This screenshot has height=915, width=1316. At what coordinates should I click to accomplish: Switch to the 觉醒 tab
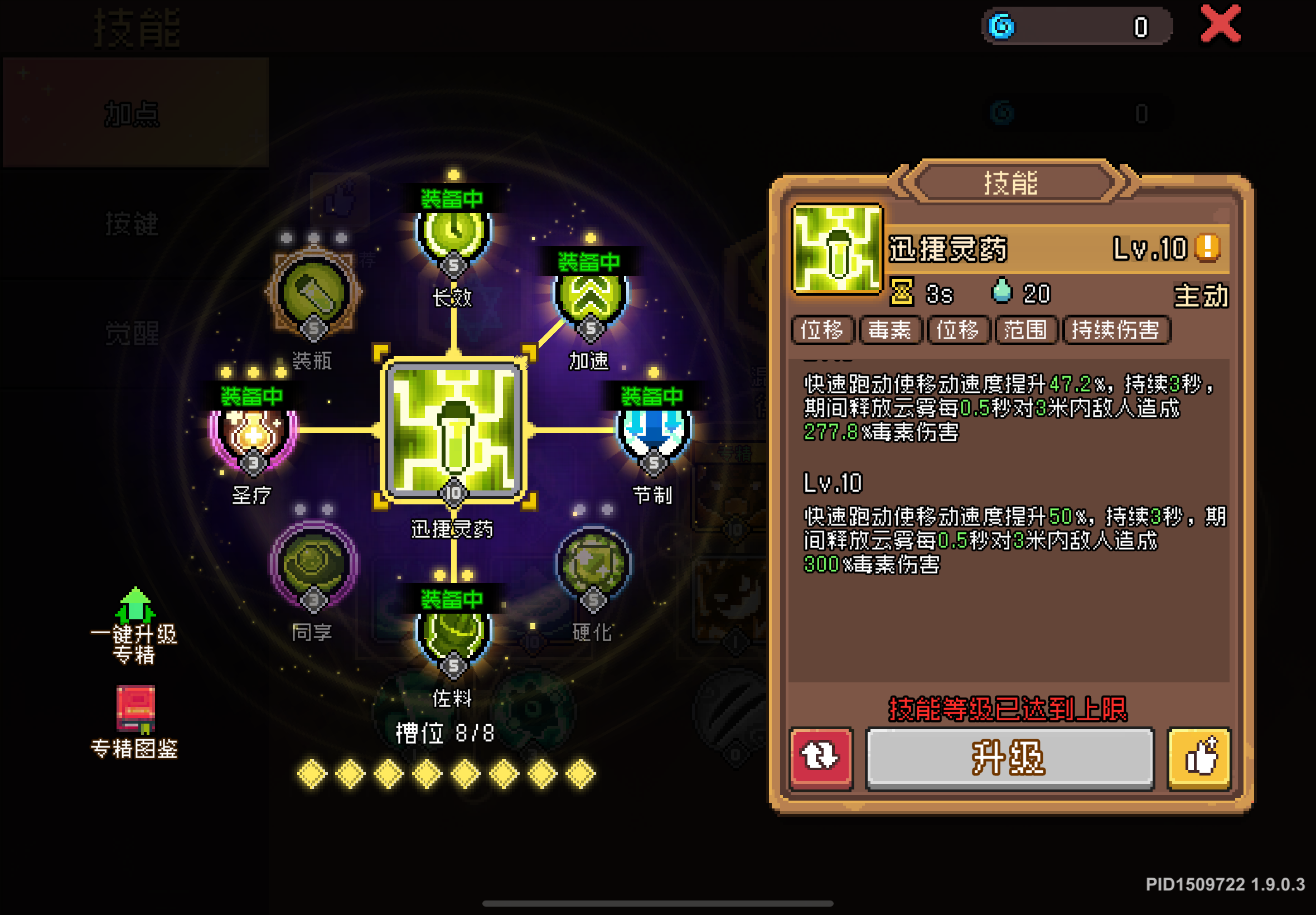point(133,331)
